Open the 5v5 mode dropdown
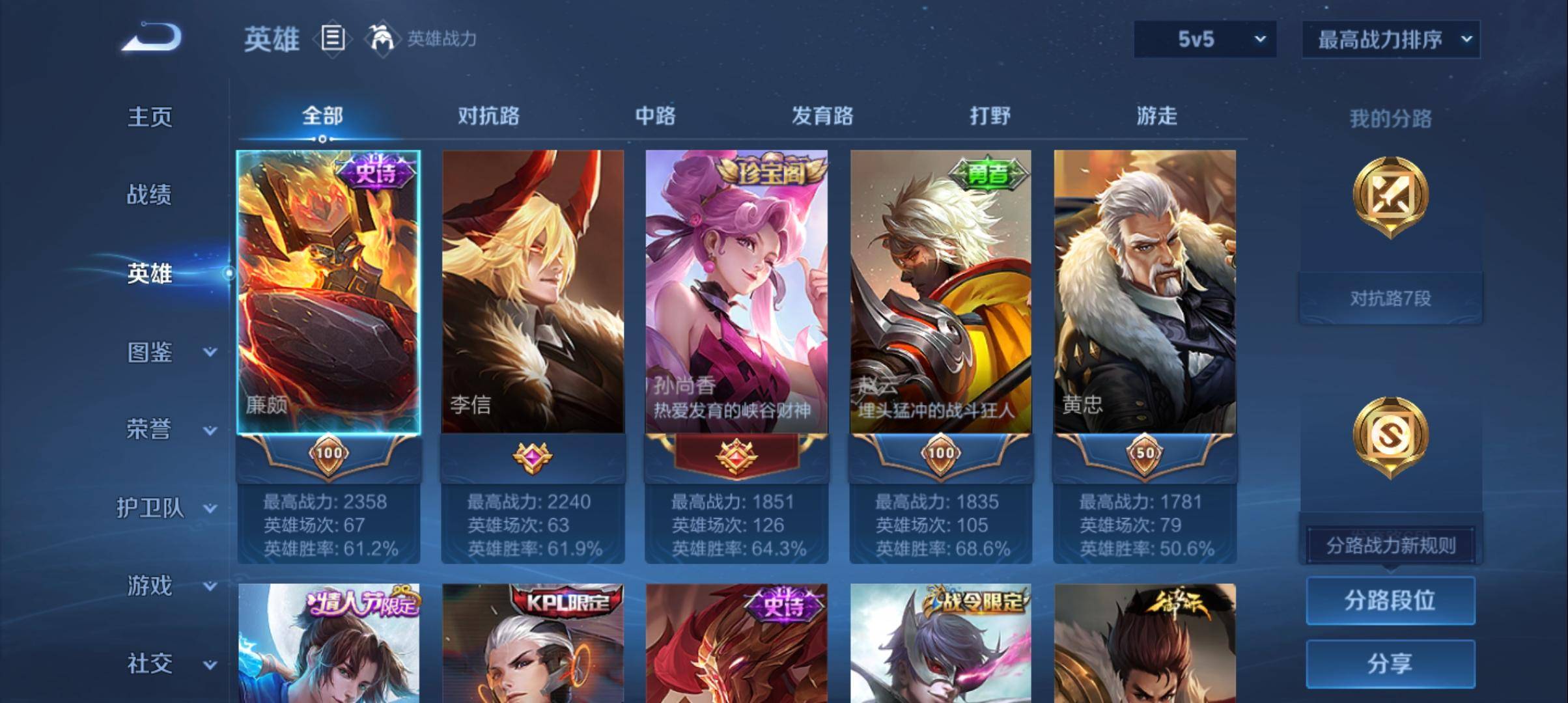This screenshot has height=703, width=1568. (x=1203, y=39)
